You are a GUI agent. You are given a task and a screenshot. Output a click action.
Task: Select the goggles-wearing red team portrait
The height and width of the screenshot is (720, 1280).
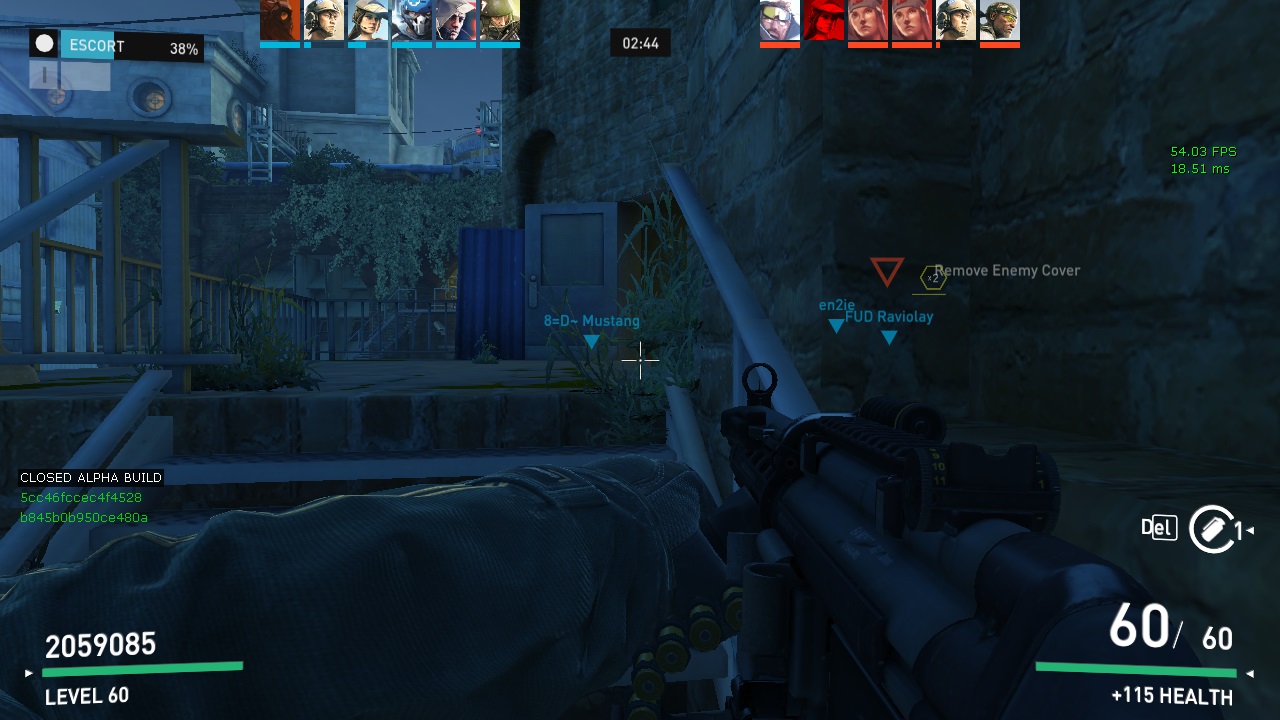coord(779,20)
